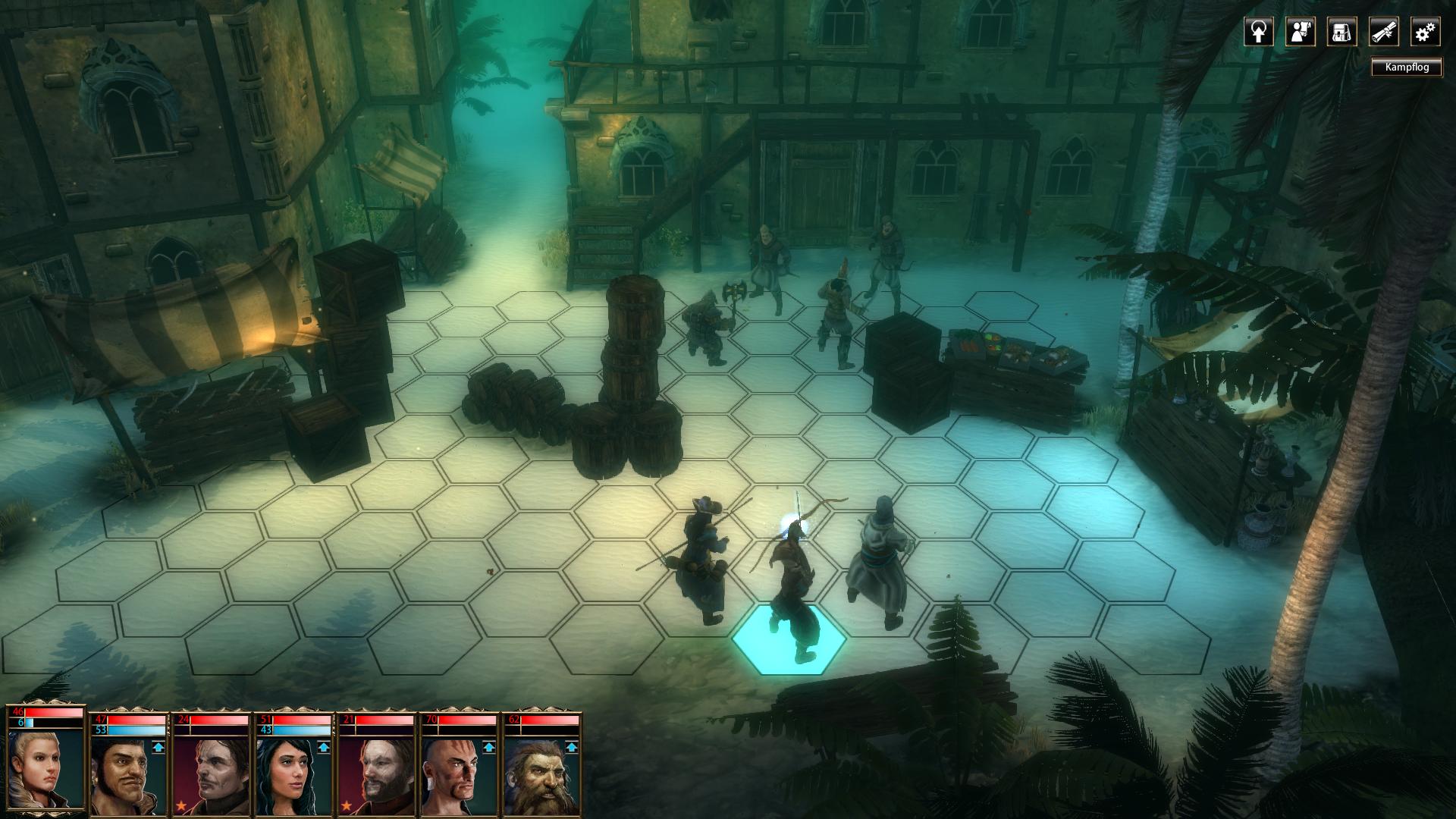Select the cyan highlighted hex tile
1456x819 pixels.
tap(789, 639)
